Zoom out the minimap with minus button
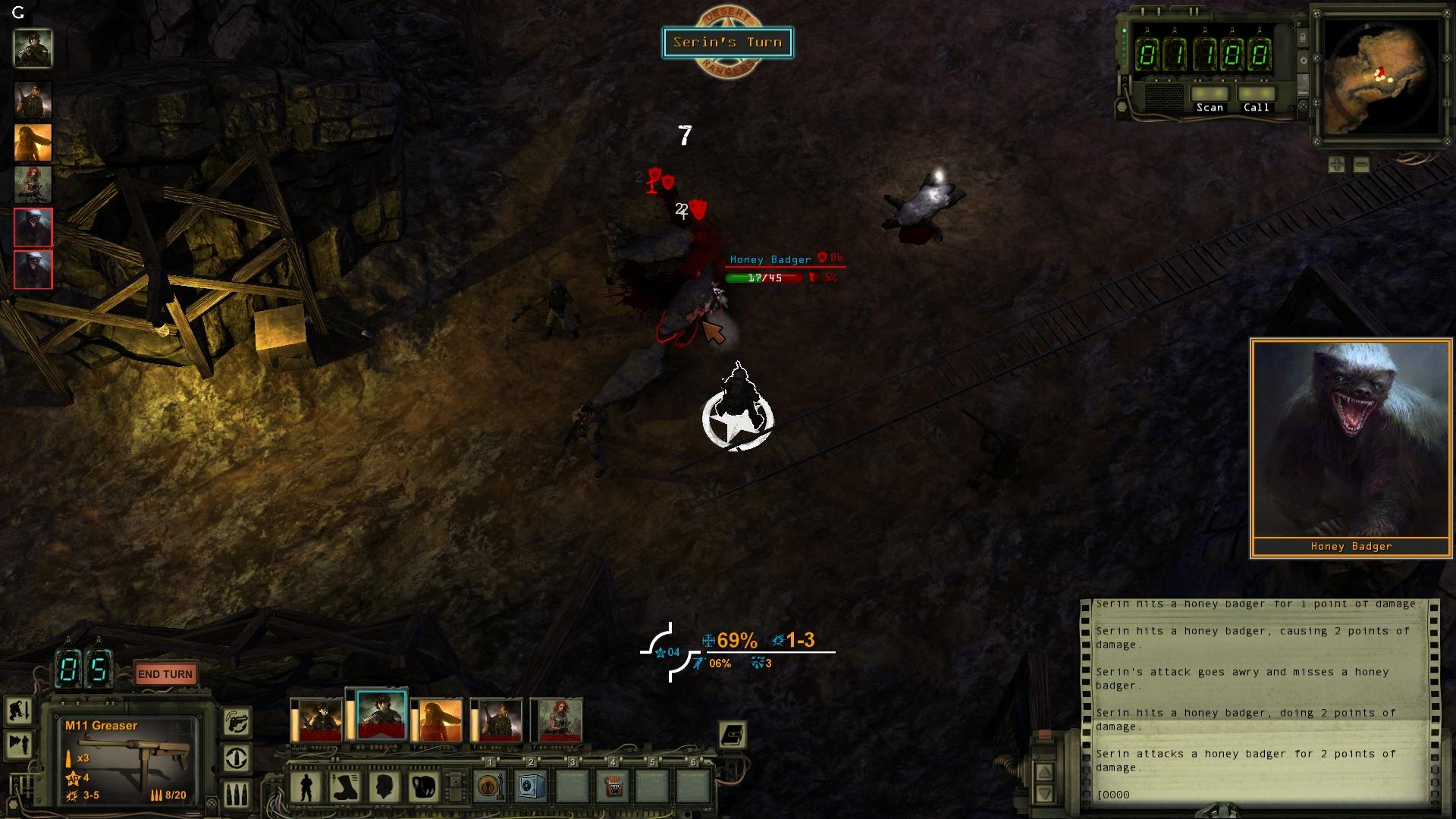This screenshot has height=819, width=1456. [1361, 165]
